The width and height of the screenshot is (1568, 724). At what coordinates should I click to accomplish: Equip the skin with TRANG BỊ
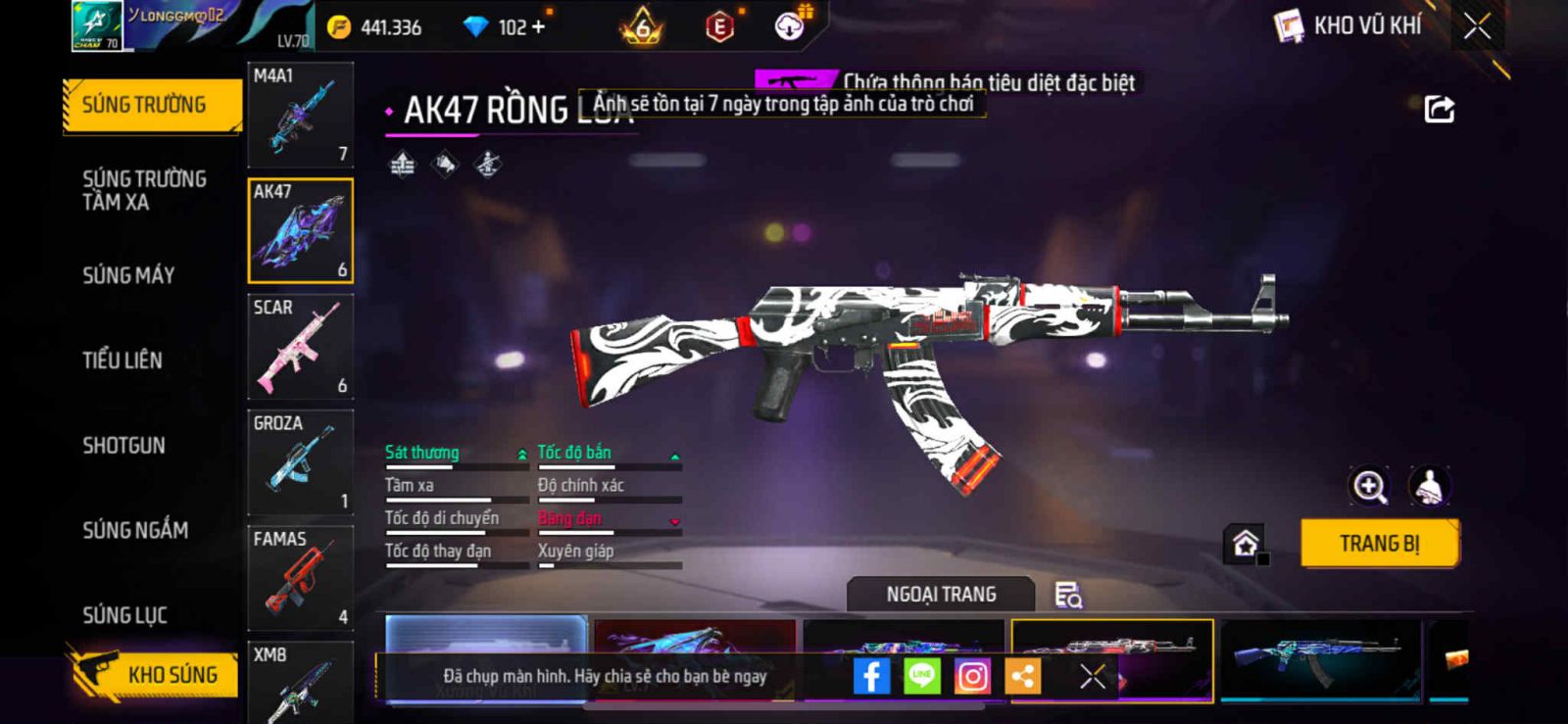coord(1379,544)
